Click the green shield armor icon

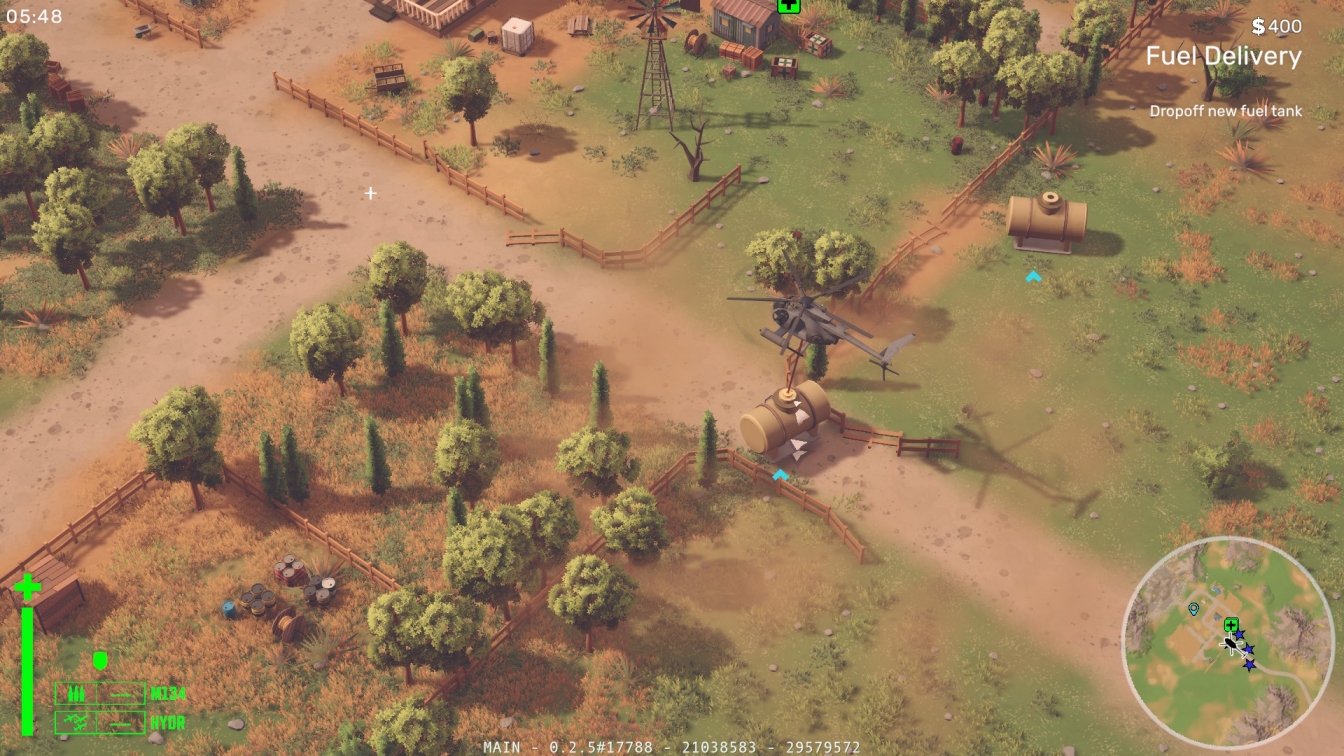pyautogui.click(x=99, y=660)
